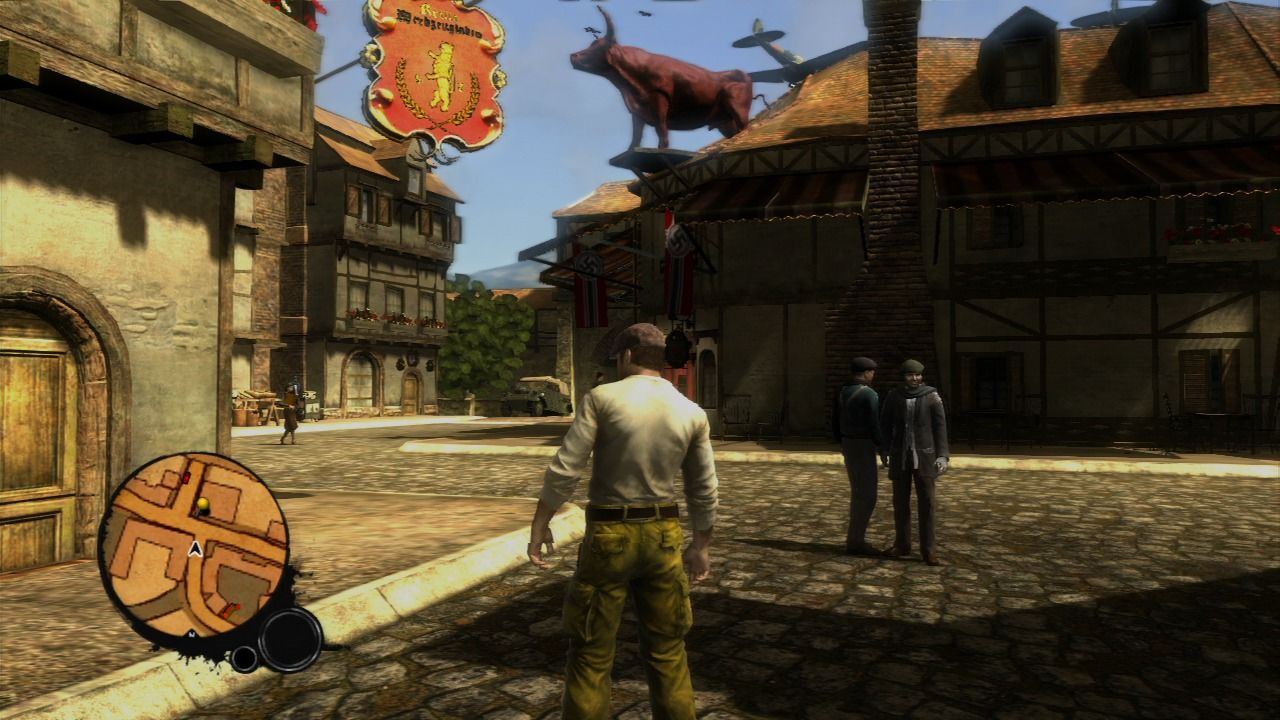Click the circular minimap itself
1280x720 pixels.
tap(200, 545)
